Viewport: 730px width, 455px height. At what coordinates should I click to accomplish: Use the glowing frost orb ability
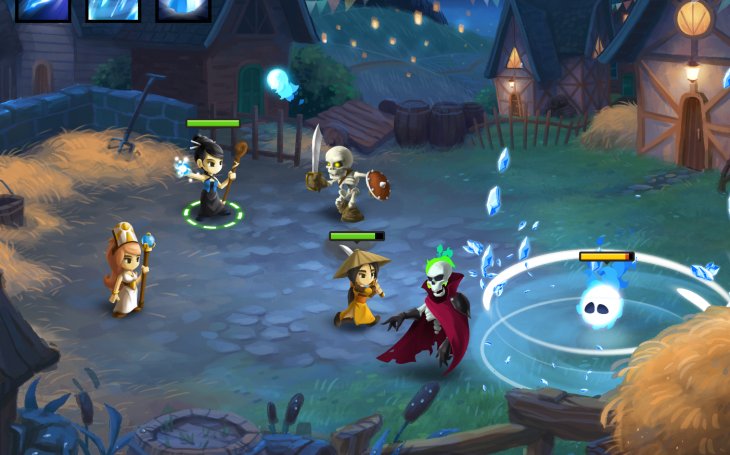[x=183, y=9]
